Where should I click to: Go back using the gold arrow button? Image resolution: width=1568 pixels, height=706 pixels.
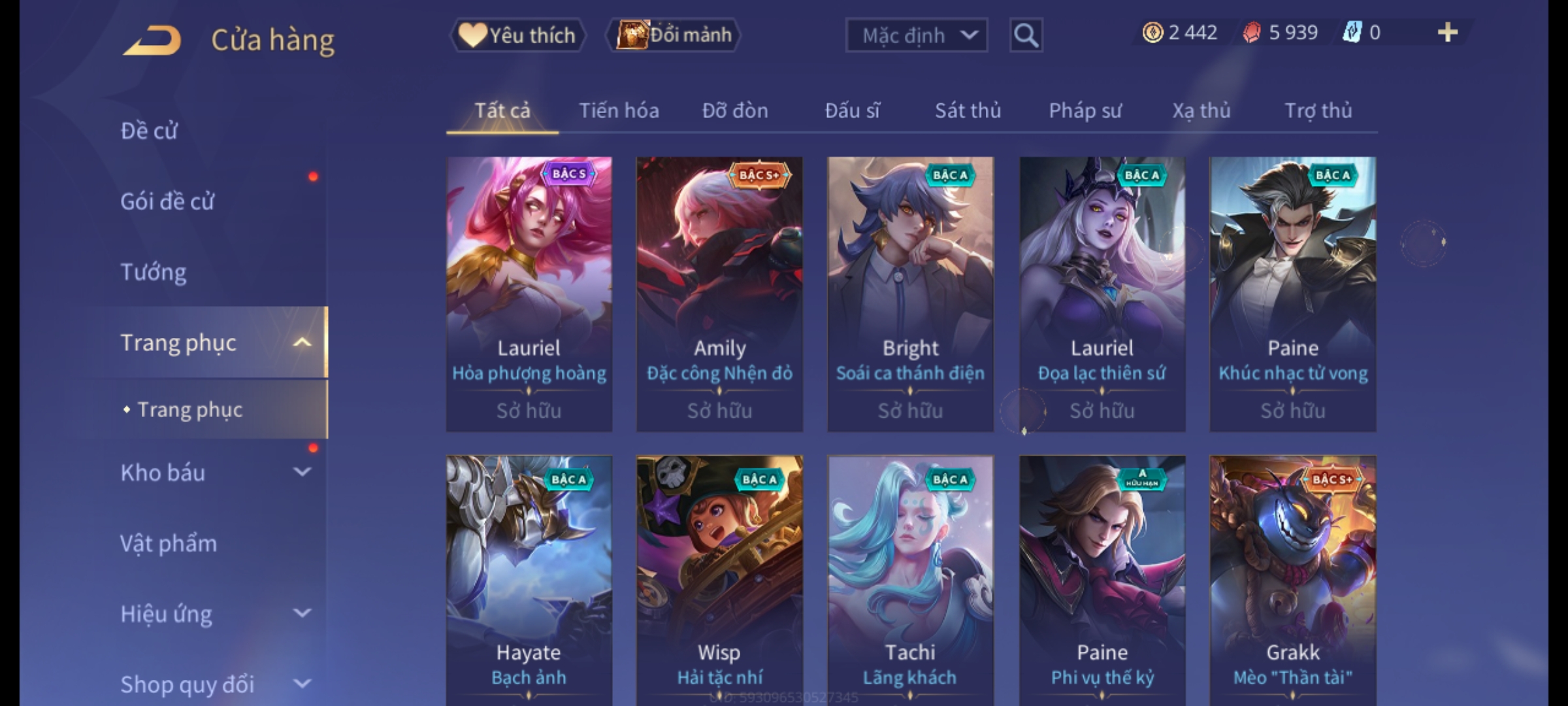pyautogui.click(x=152, y=41)
